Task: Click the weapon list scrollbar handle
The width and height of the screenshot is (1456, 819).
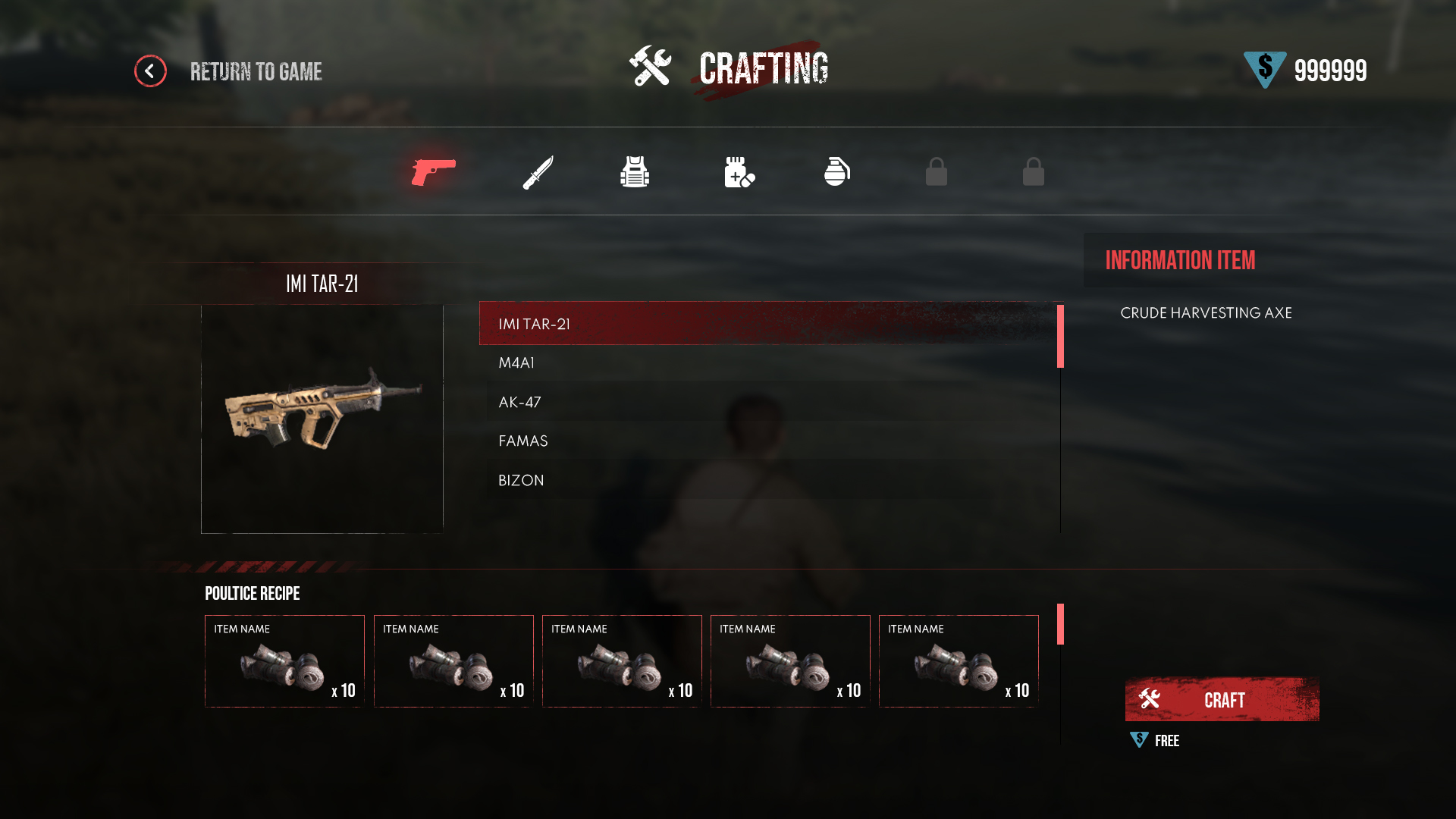Action: click(x=1060, y=337)
